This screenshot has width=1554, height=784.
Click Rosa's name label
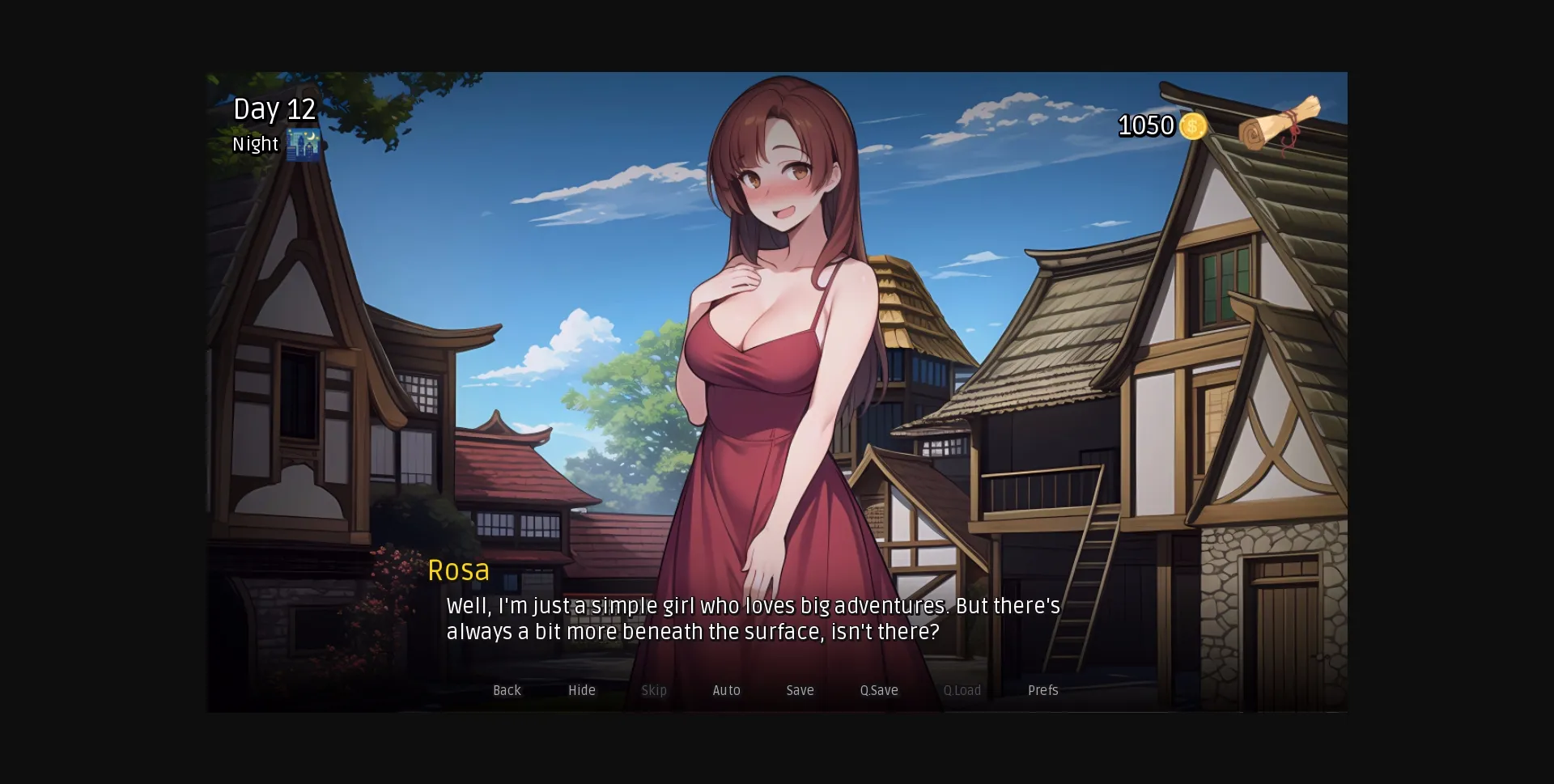pos(459,570)
